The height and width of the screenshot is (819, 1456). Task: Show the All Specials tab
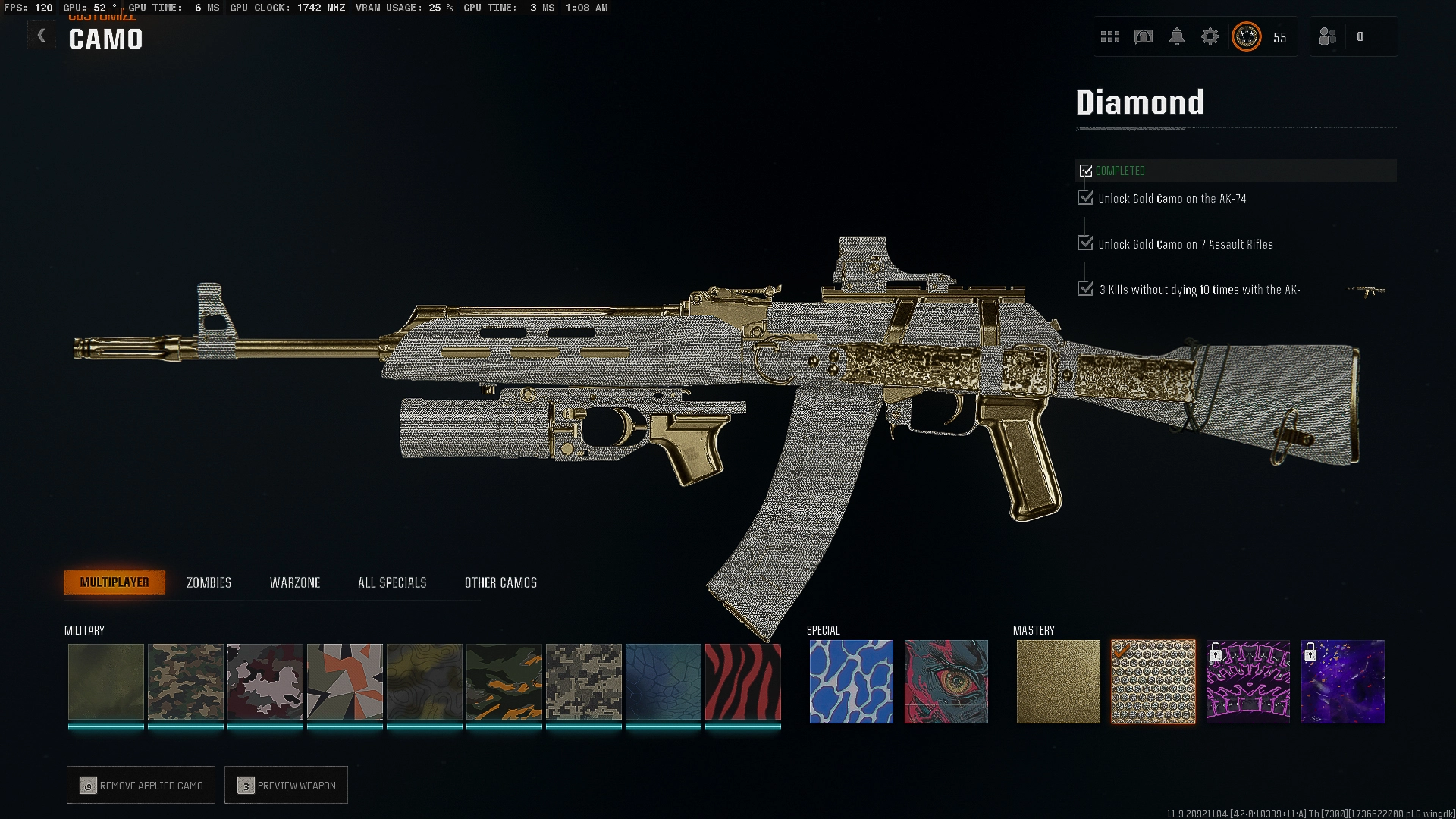pyautogui.click(x=392, y=582)
